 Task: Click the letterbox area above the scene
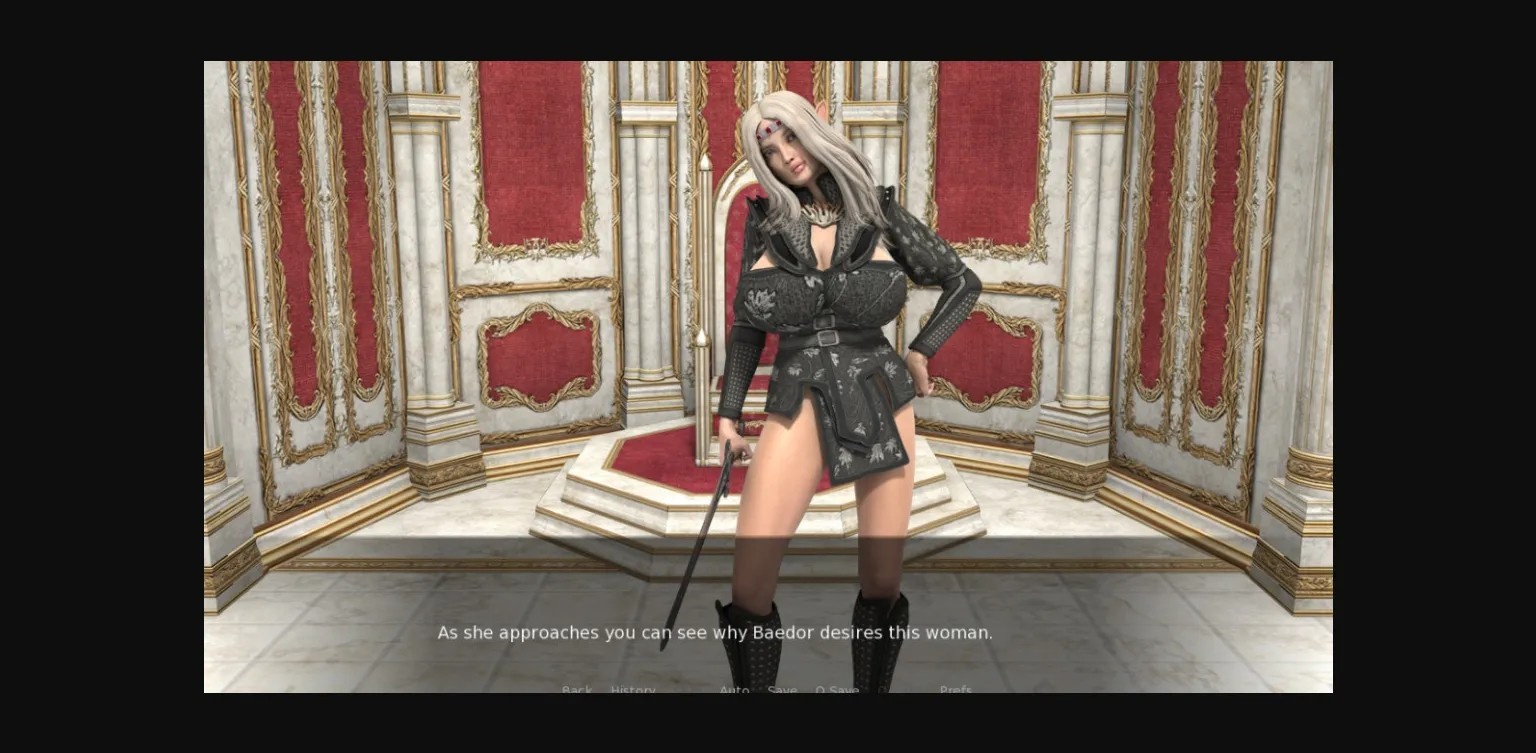click(768, 30)
